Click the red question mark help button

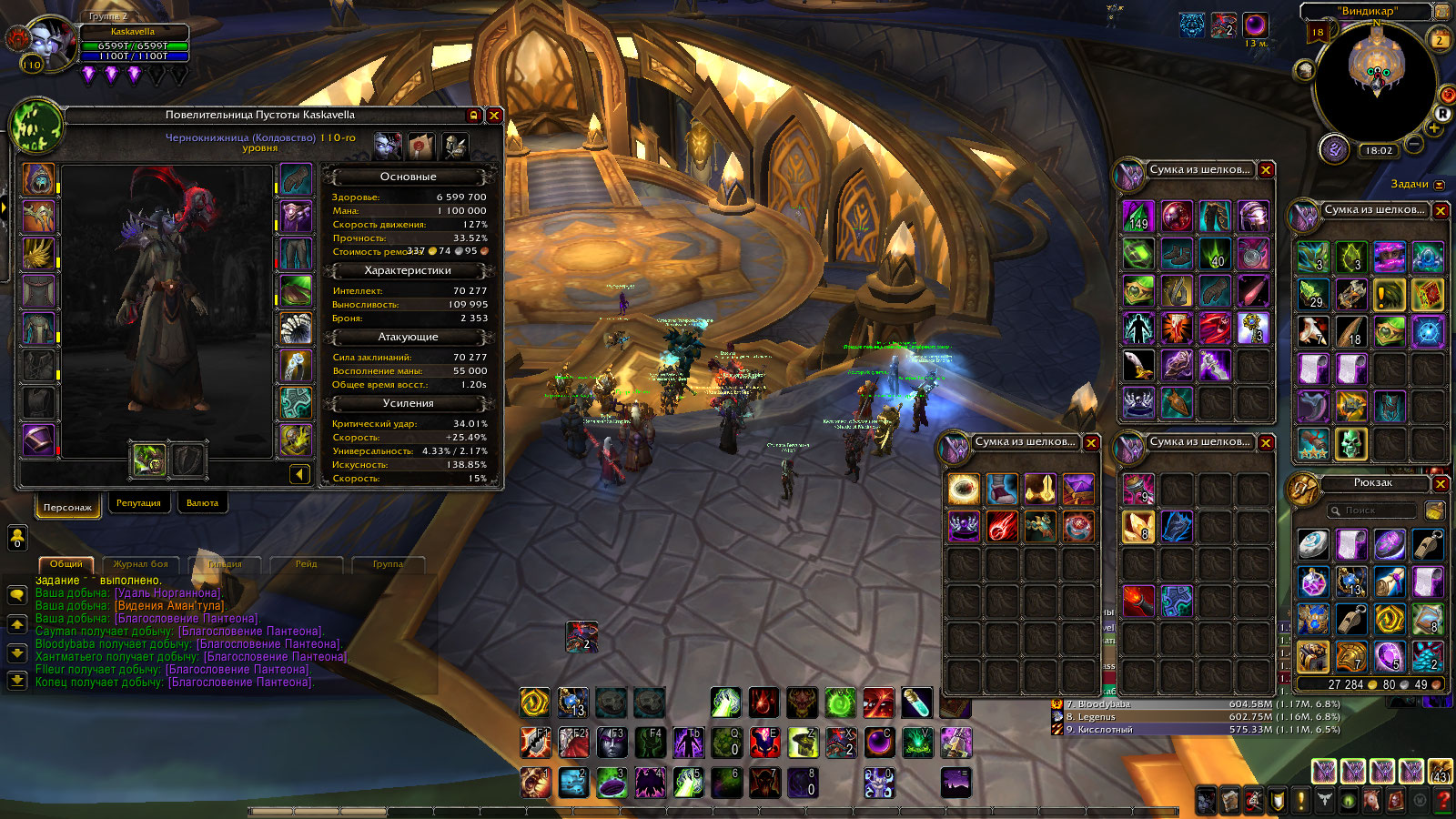[1442, 801]
